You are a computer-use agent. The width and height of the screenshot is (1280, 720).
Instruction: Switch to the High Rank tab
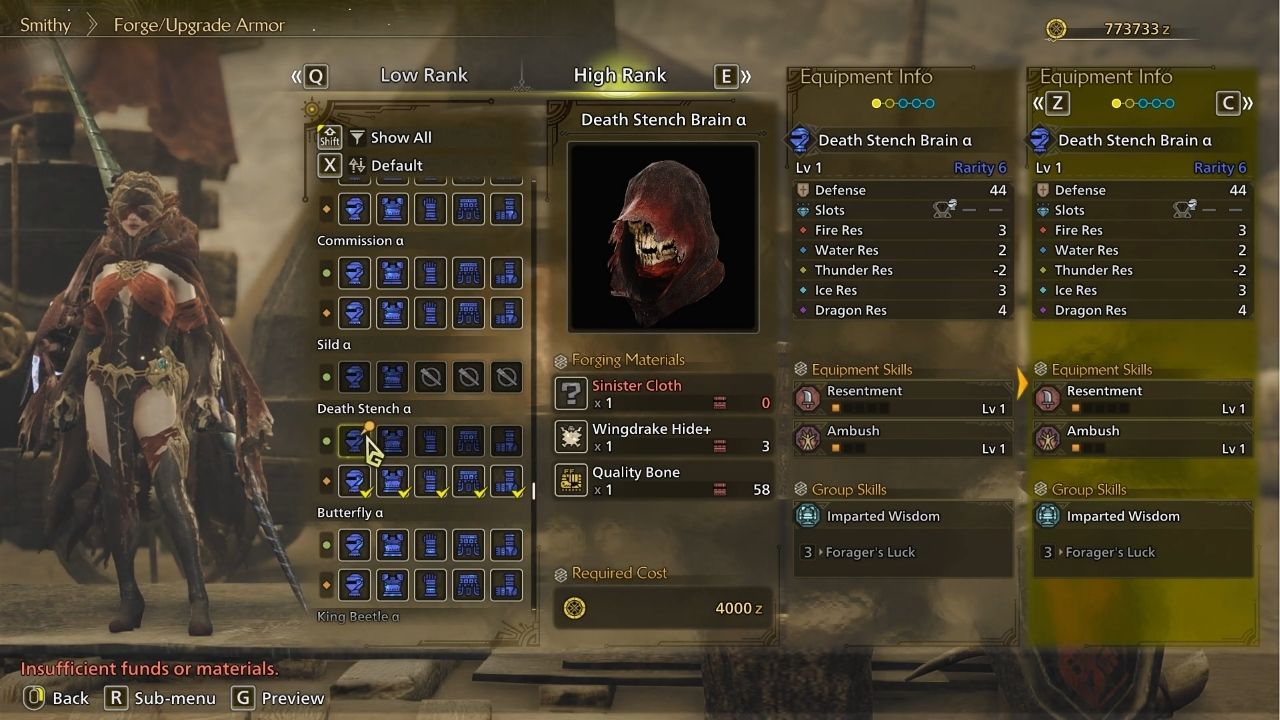click(620, 75)
